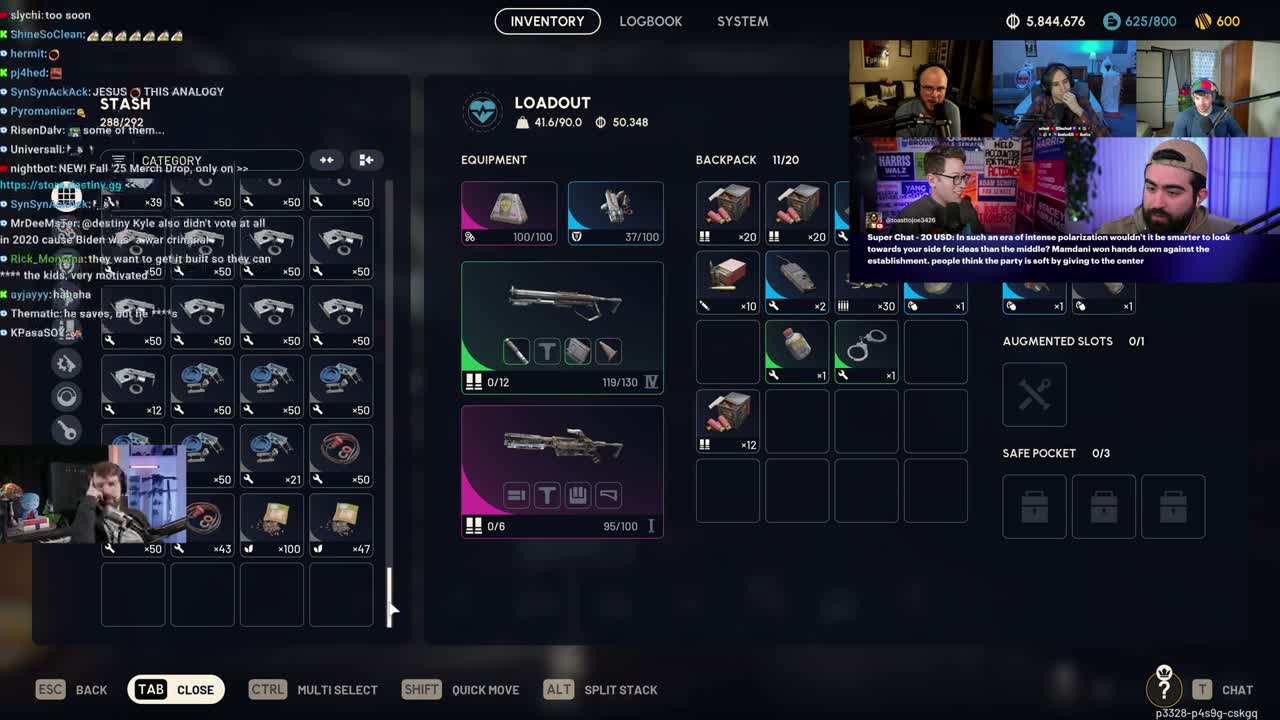1280x720 pixels.
Task: Select the stash item stack of x47
Action: coord(340,524)
